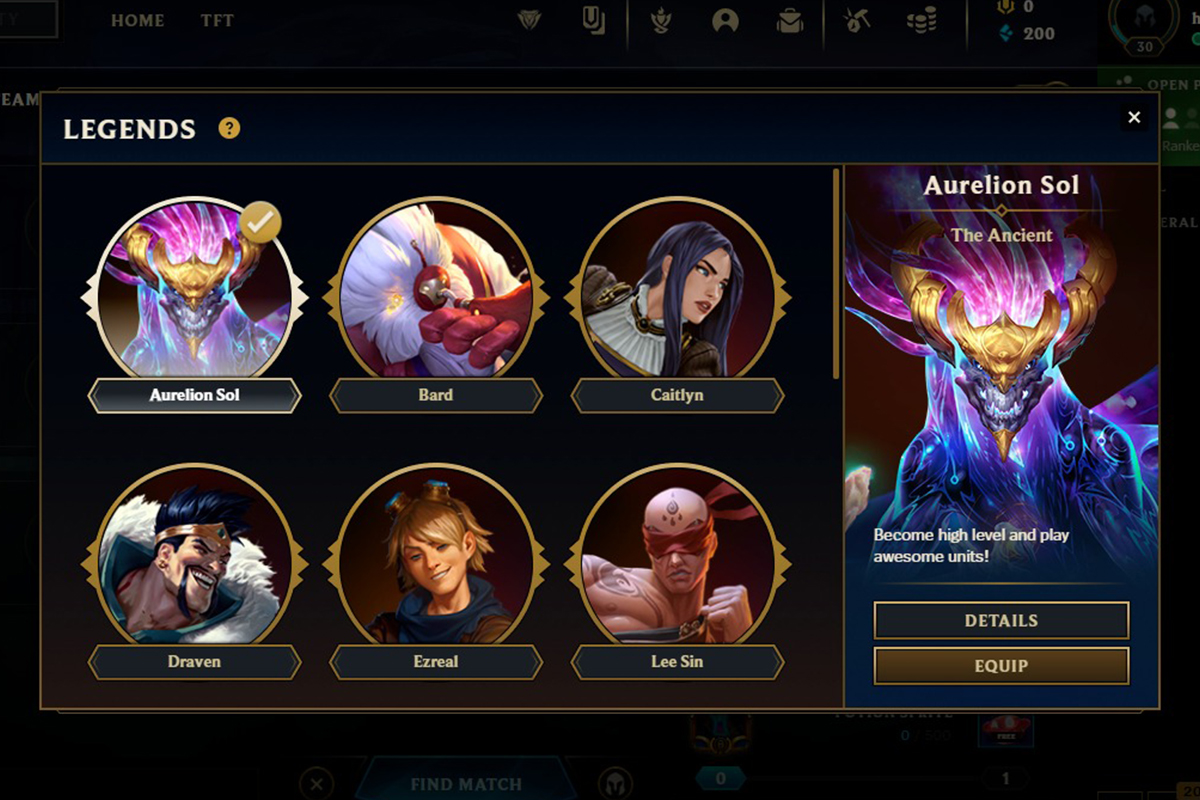Image resolution: width=1200 pixels, height=800 pixels.
Task: Switch to the TFT tab
Action: pyautogui.click(x=218, y=20)
